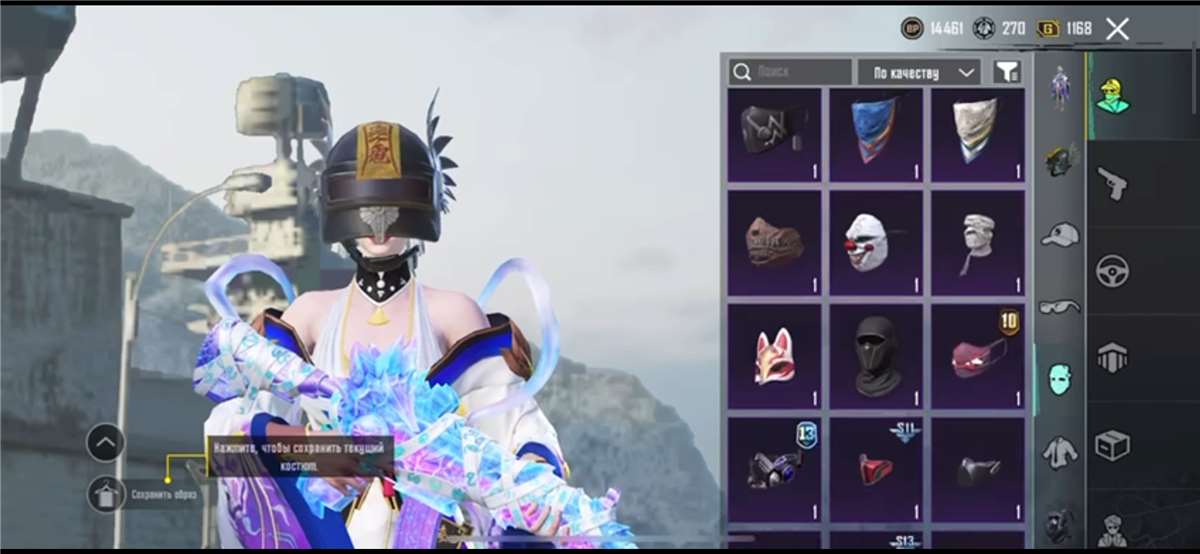The image size is (1200, 554).
Task: Choose the black ninja hood
Action: coord(876,357)
